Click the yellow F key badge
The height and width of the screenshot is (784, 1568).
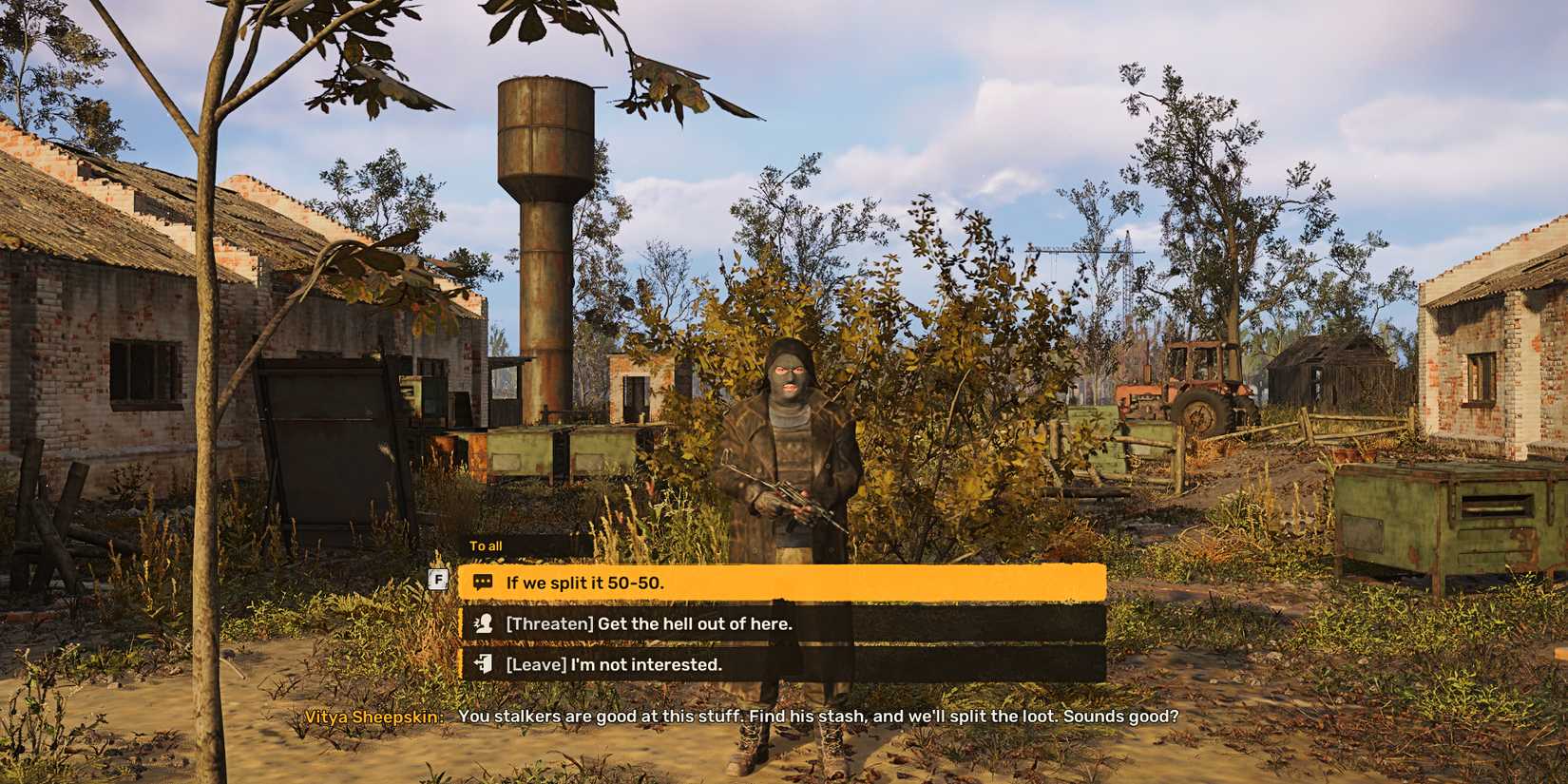pyautogui.click(x=438, y=578)
